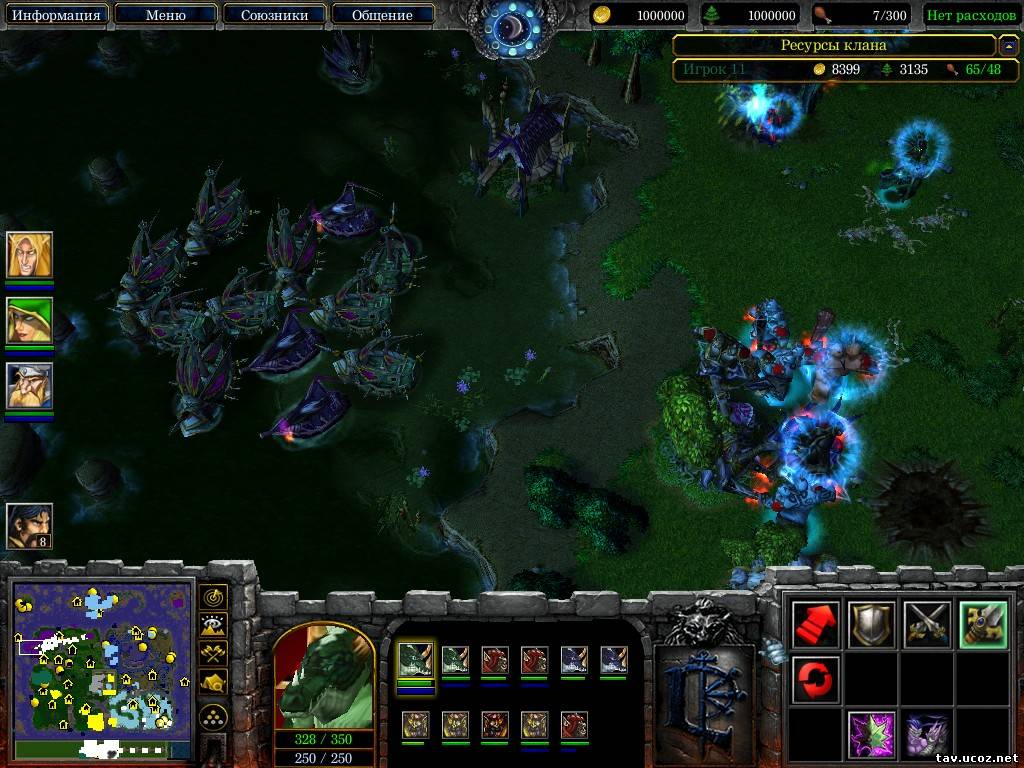The width and height of the screenshot is (1024, 768).
Task: Open the Меню button
Action: coord(165,15)
